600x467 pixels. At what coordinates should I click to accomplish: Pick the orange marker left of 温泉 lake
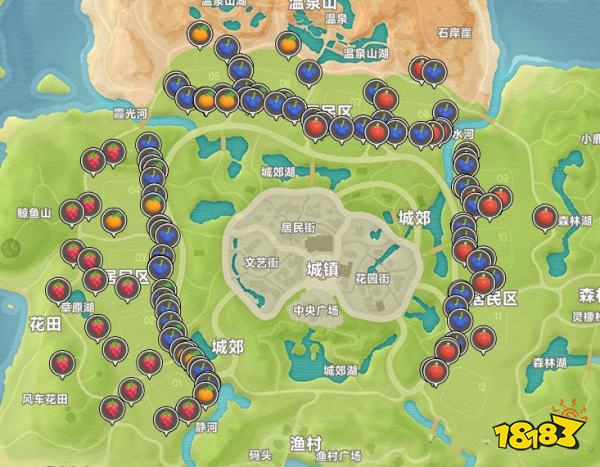pyautogui.click(x=200, y=37)
